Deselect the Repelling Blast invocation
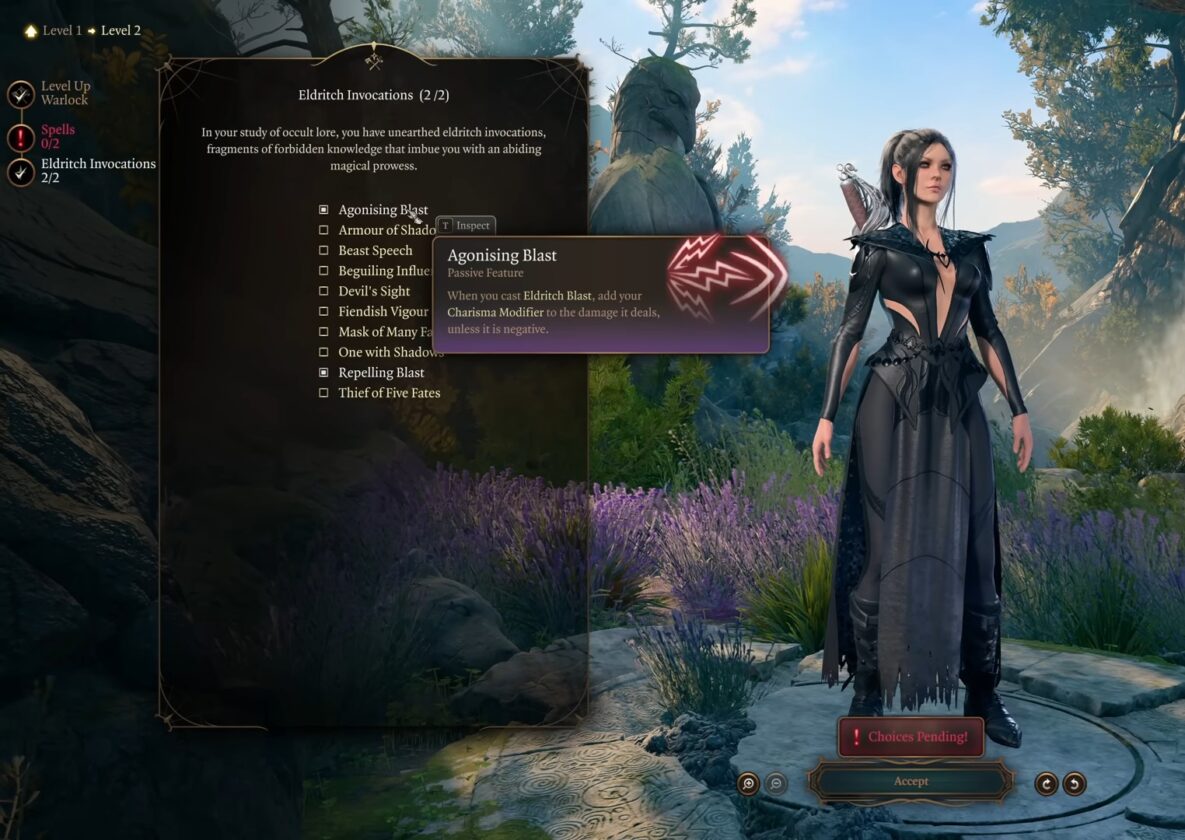This screenshot has width=1185, height=840. (x=323, y=372)
